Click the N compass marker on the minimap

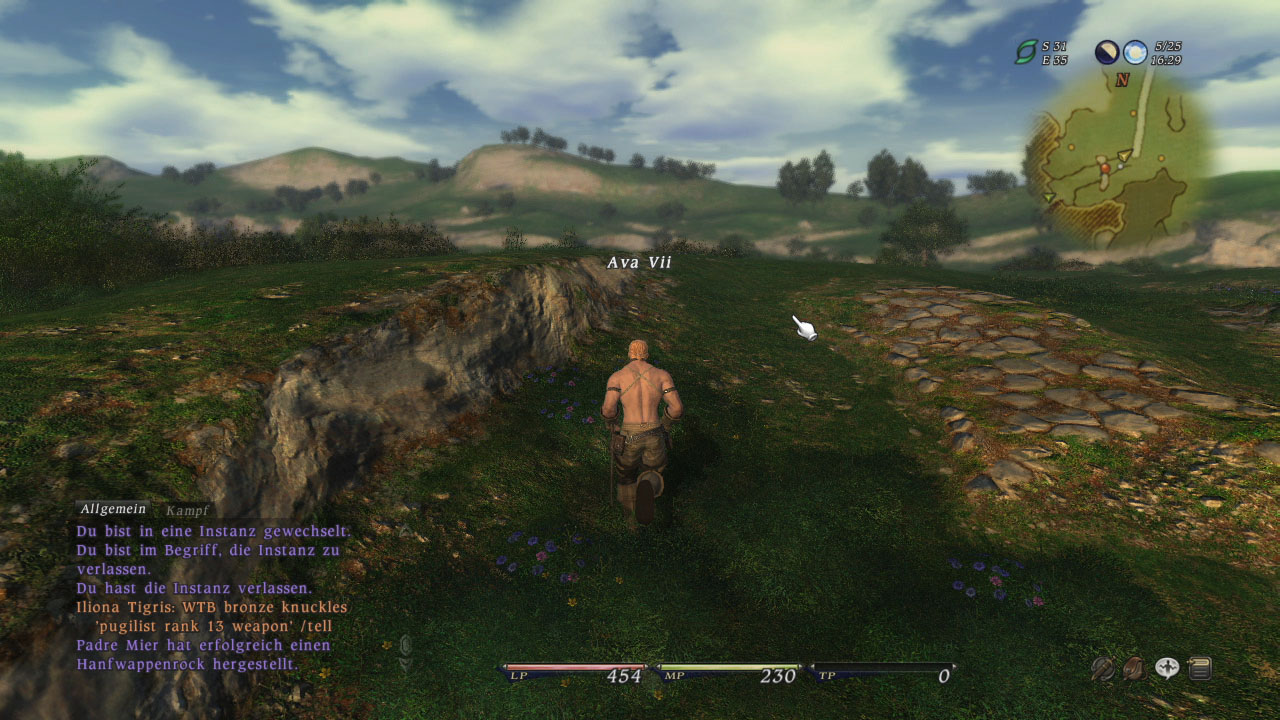tap(1123, 80)
